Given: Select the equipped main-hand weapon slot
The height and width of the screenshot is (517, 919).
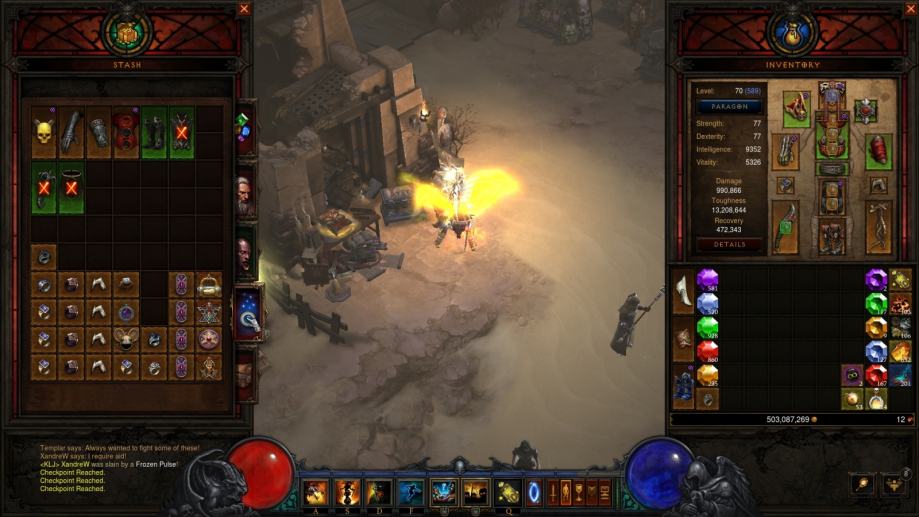Looking at the screenshot, I should click(786, 227).
